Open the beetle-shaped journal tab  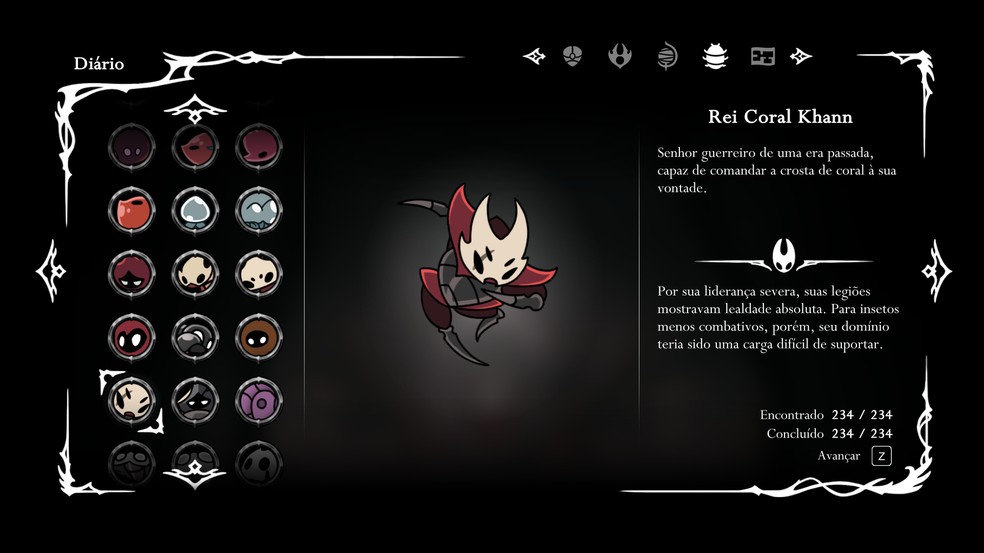715,56
